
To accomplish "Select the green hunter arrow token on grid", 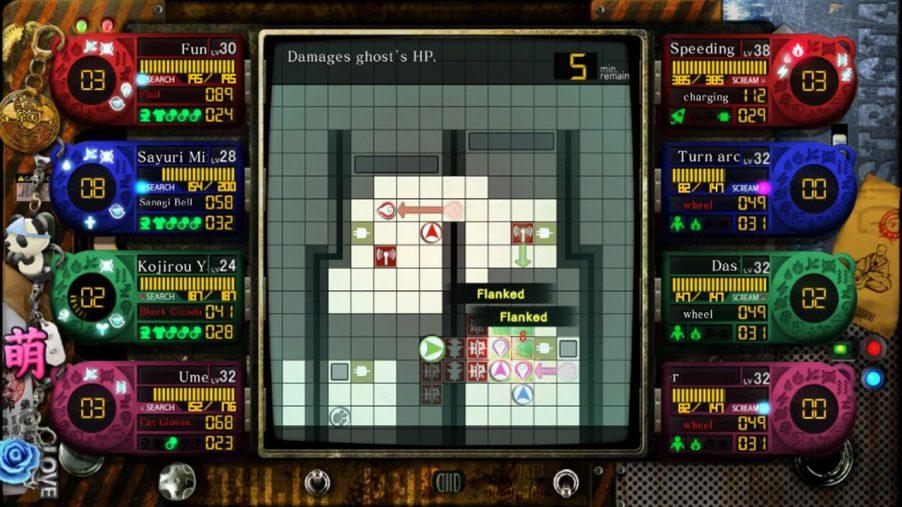I will pos(431,348).
